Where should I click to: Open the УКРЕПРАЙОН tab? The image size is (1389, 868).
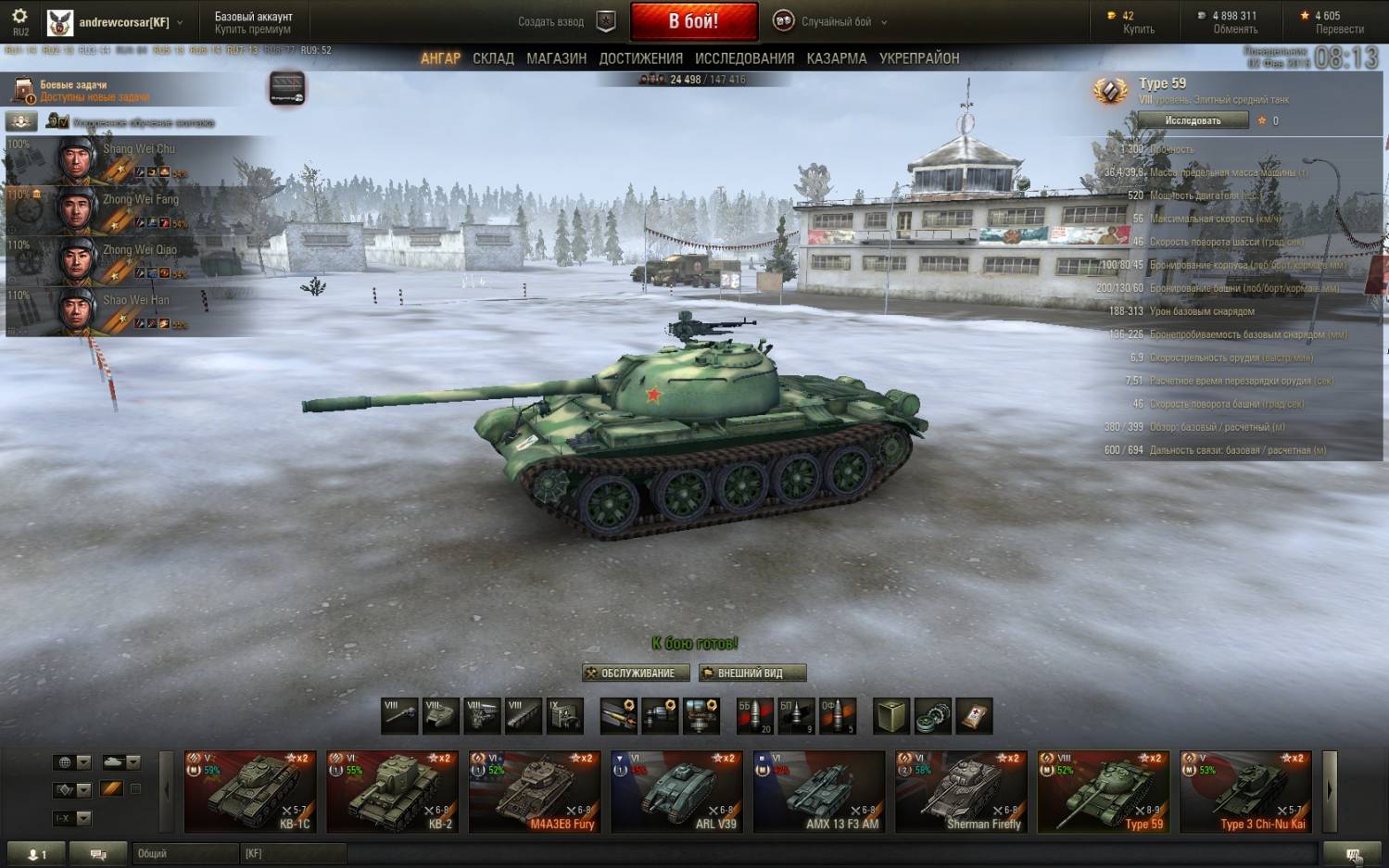click(918, 58)
